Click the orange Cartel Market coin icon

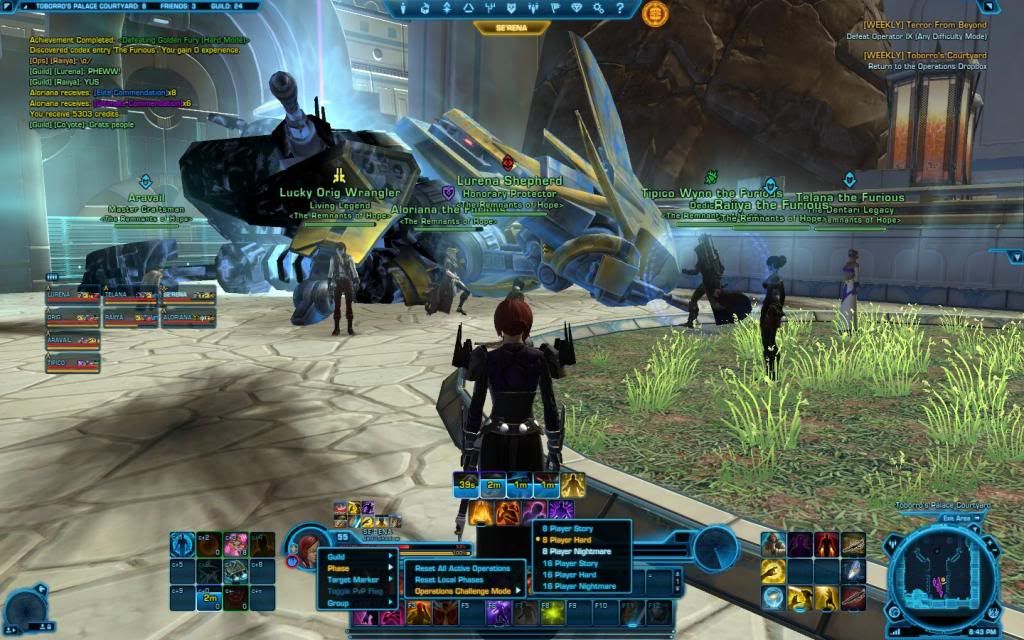[656, 13]
